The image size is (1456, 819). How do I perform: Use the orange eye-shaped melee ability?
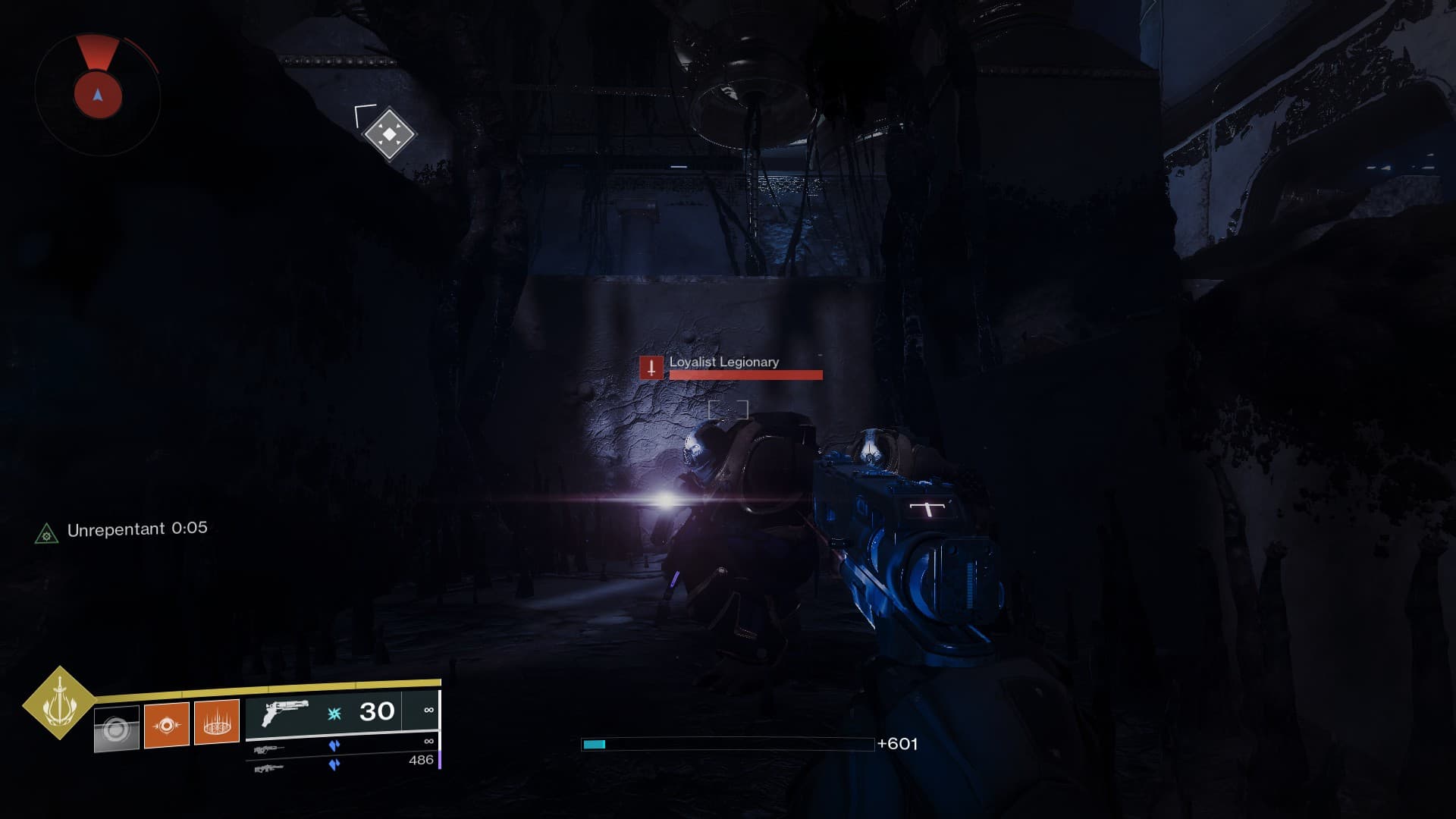(167, 725)
